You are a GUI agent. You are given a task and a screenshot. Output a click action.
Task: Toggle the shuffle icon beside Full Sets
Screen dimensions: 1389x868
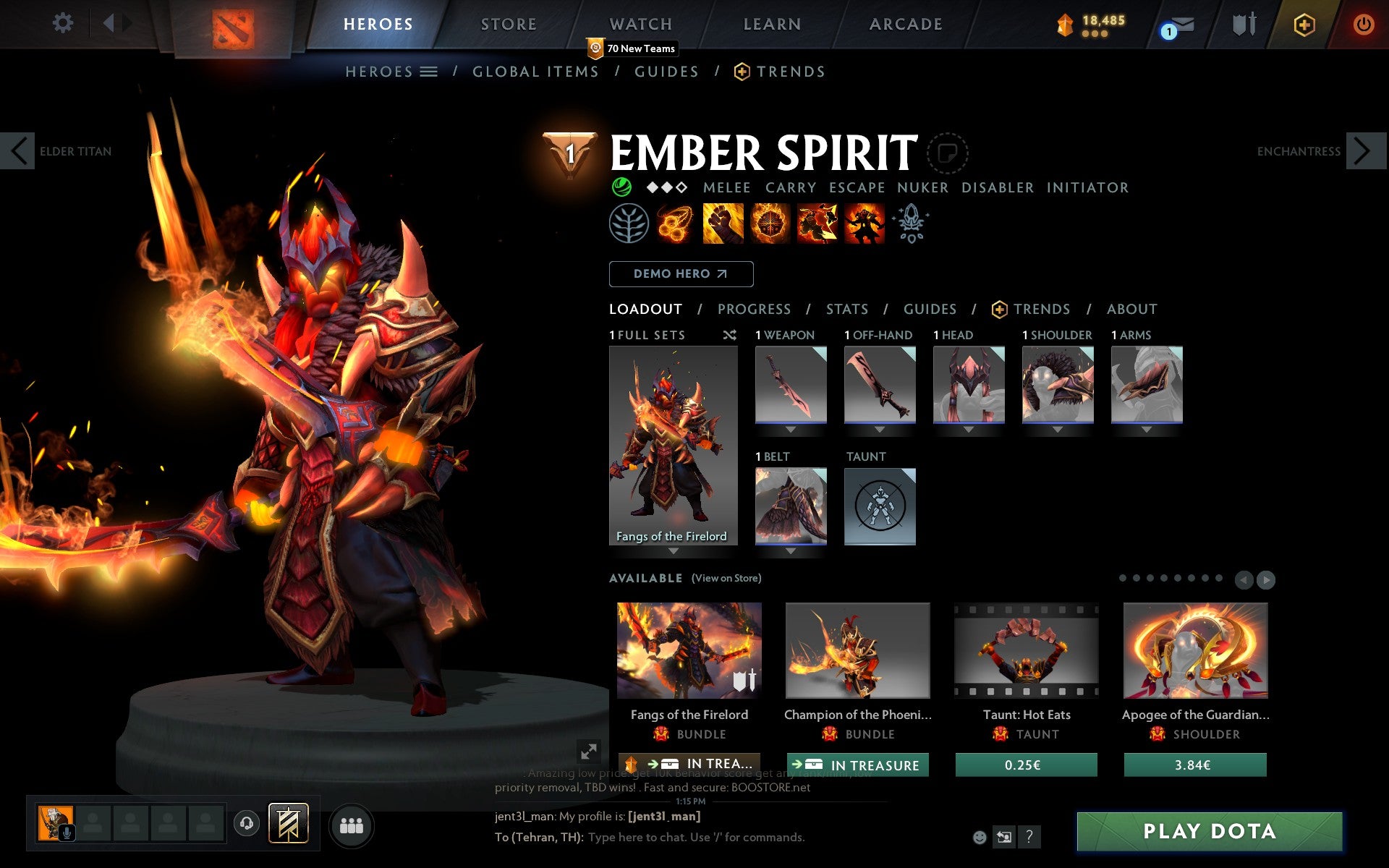pyautogui.click(x=729, y=335)
